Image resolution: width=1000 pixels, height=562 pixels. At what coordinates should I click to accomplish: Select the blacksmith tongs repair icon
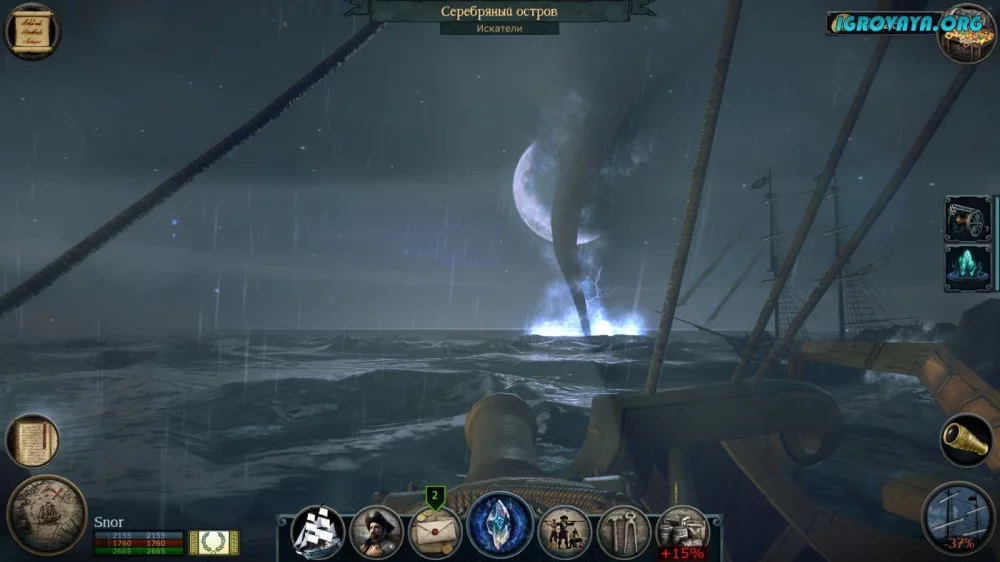[x=624, y=532]
